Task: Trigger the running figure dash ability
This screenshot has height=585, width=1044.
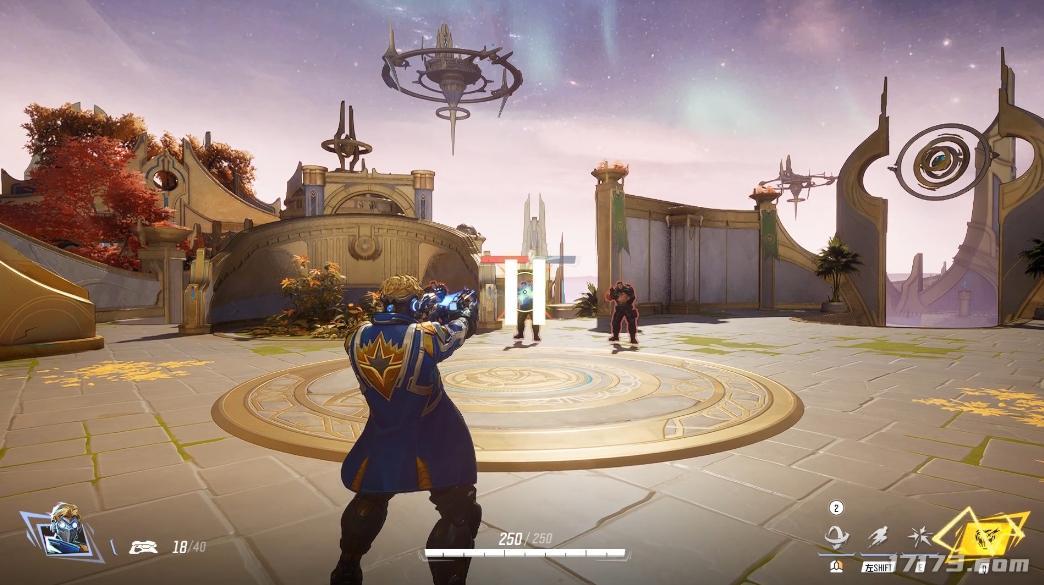Action: point(878,537)
